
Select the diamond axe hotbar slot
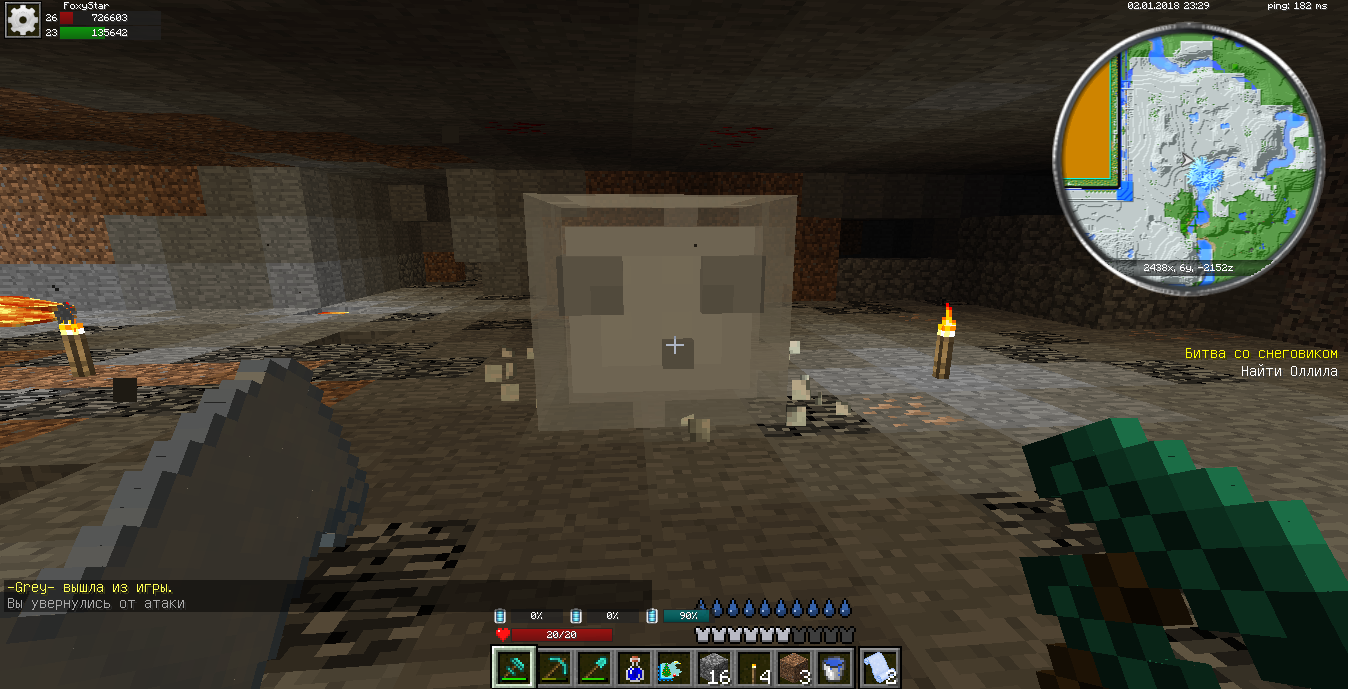(512, 667)
